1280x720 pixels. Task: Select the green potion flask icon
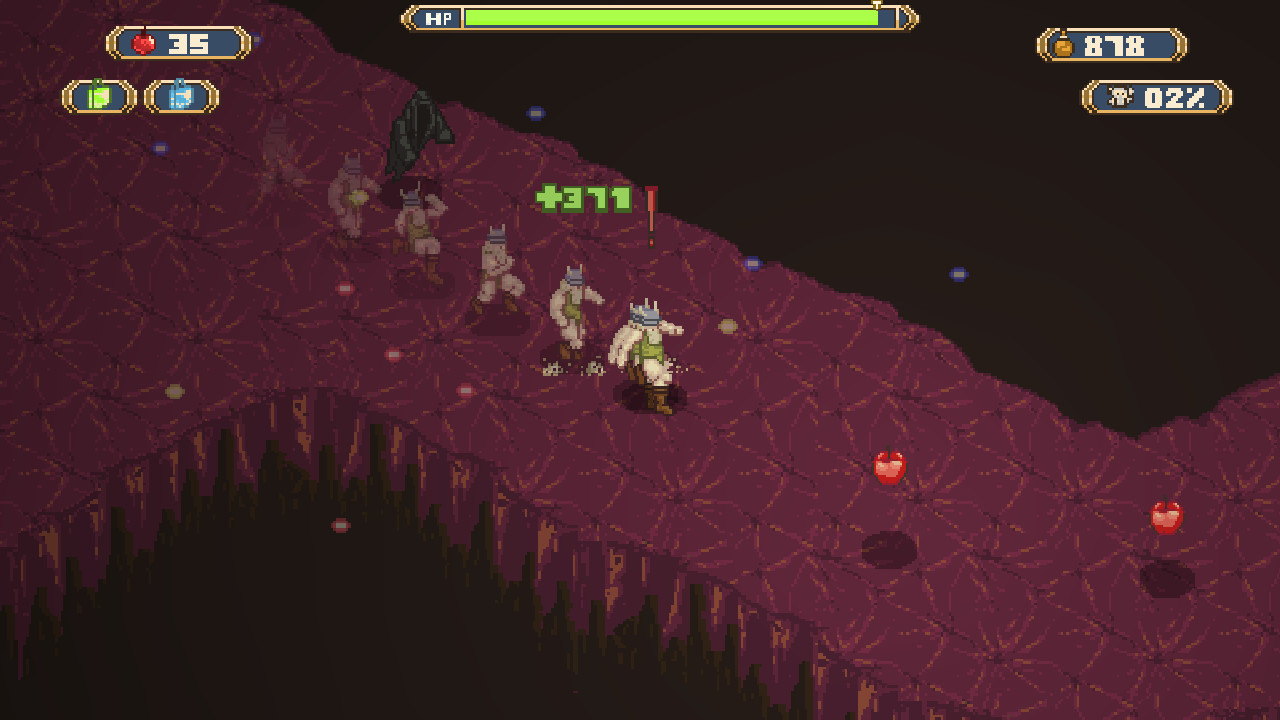click(x=97, y=97)
